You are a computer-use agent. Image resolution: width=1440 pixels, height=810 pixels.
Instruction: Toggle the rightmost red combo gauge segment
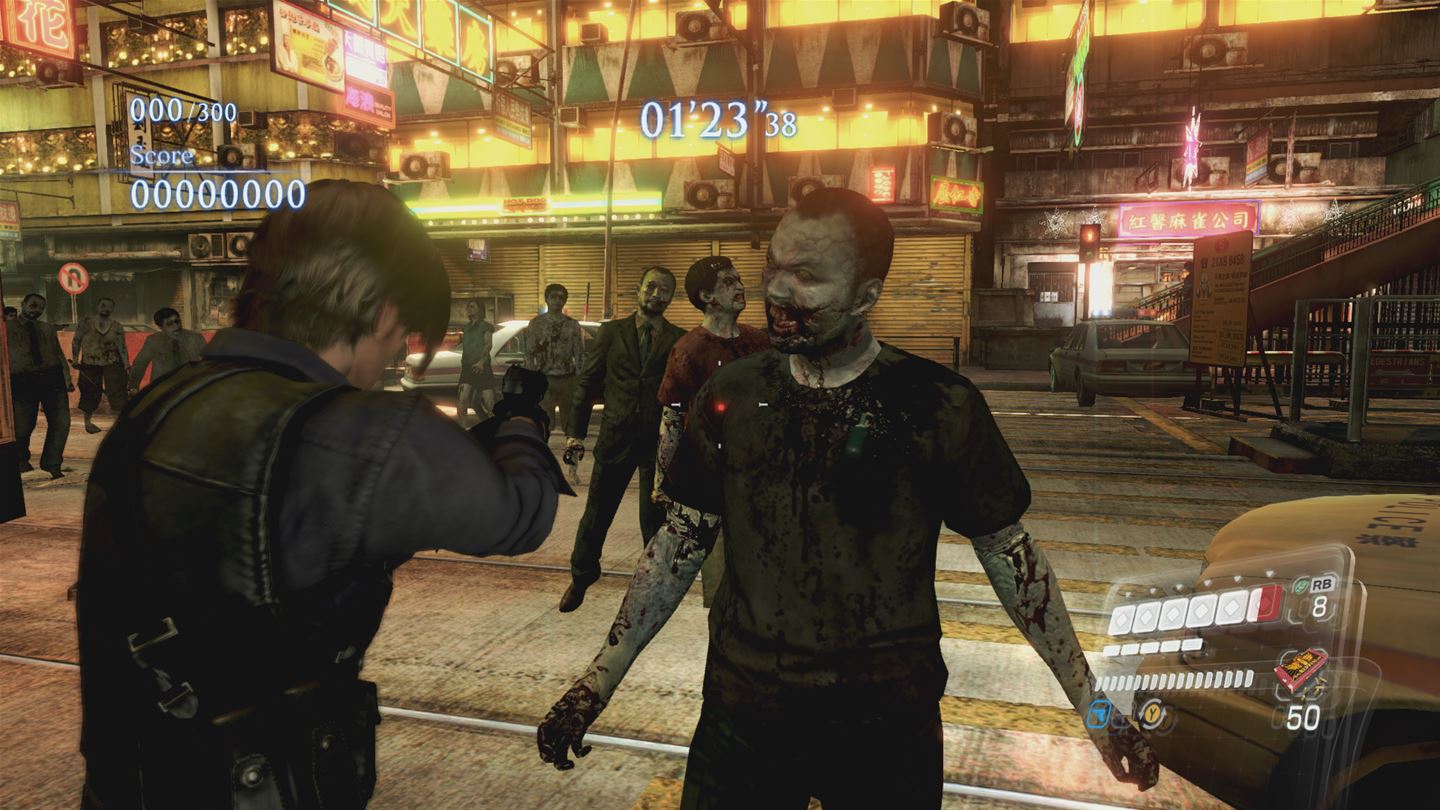click(1264, 605)
